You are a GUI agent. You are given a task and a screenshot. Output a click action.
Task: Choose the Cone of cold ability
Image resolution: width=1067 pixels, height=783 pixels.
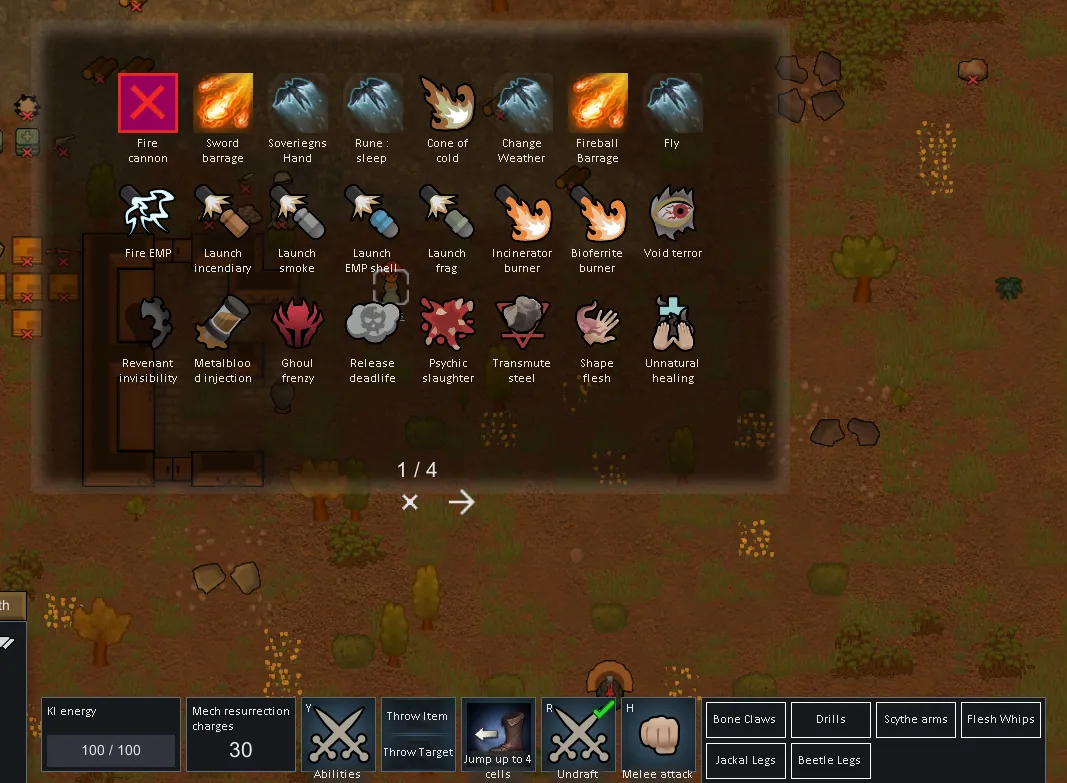pyautogui.click(x=447, y=103)
